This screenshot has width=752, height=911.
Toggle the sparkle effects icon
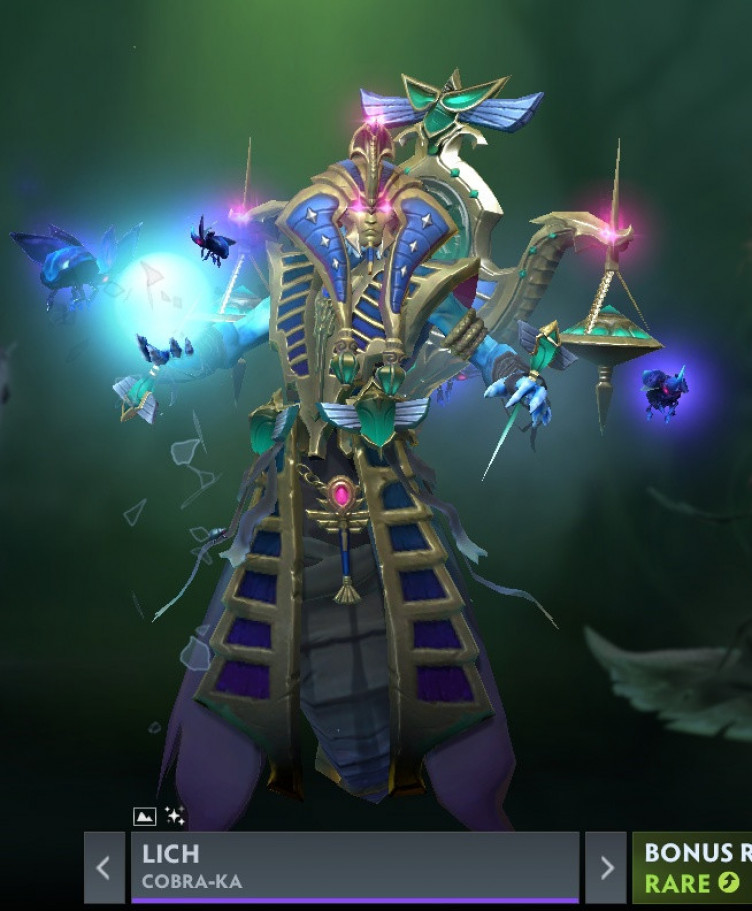[174, 817]
